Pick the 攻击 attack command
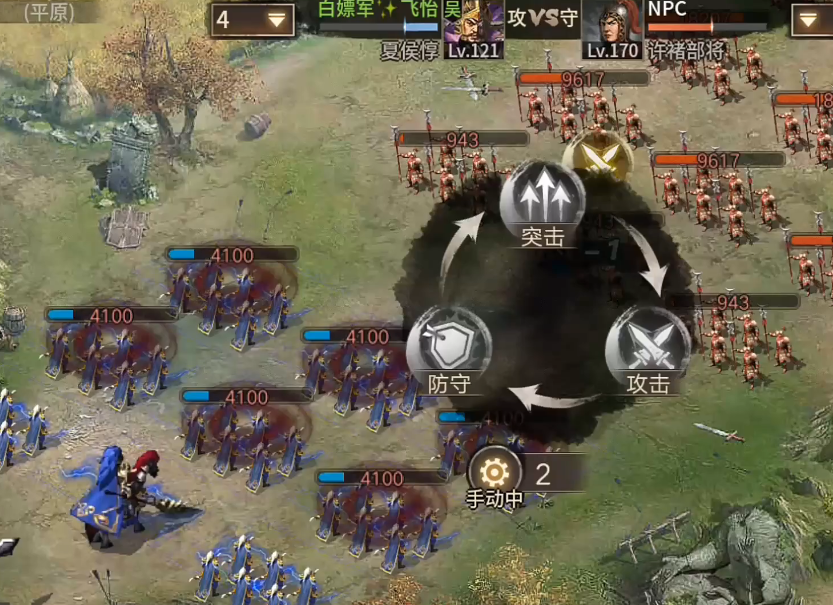833x605 pixels. 647,345
